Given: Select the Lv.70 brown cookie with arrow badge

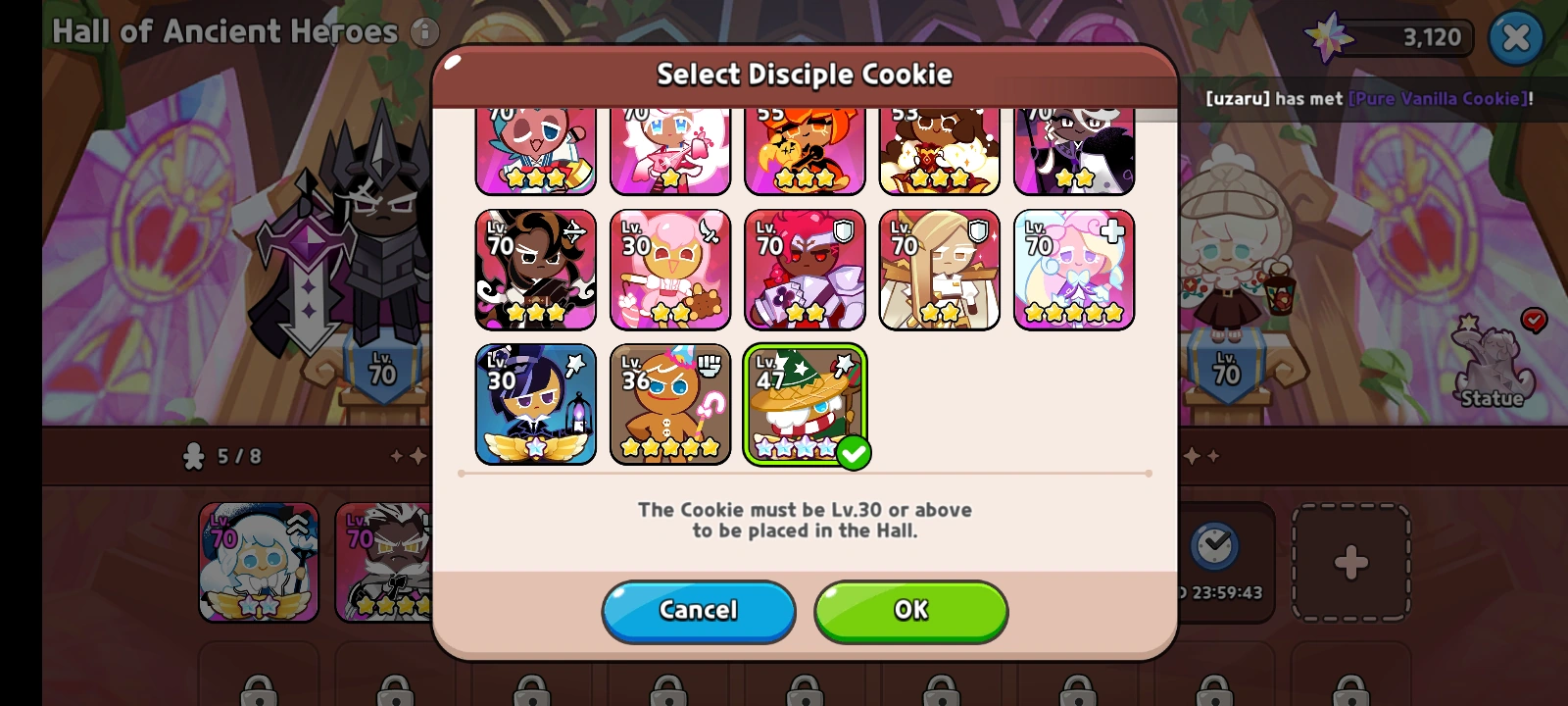Looking at the screenshot, I should click(536, 269).
